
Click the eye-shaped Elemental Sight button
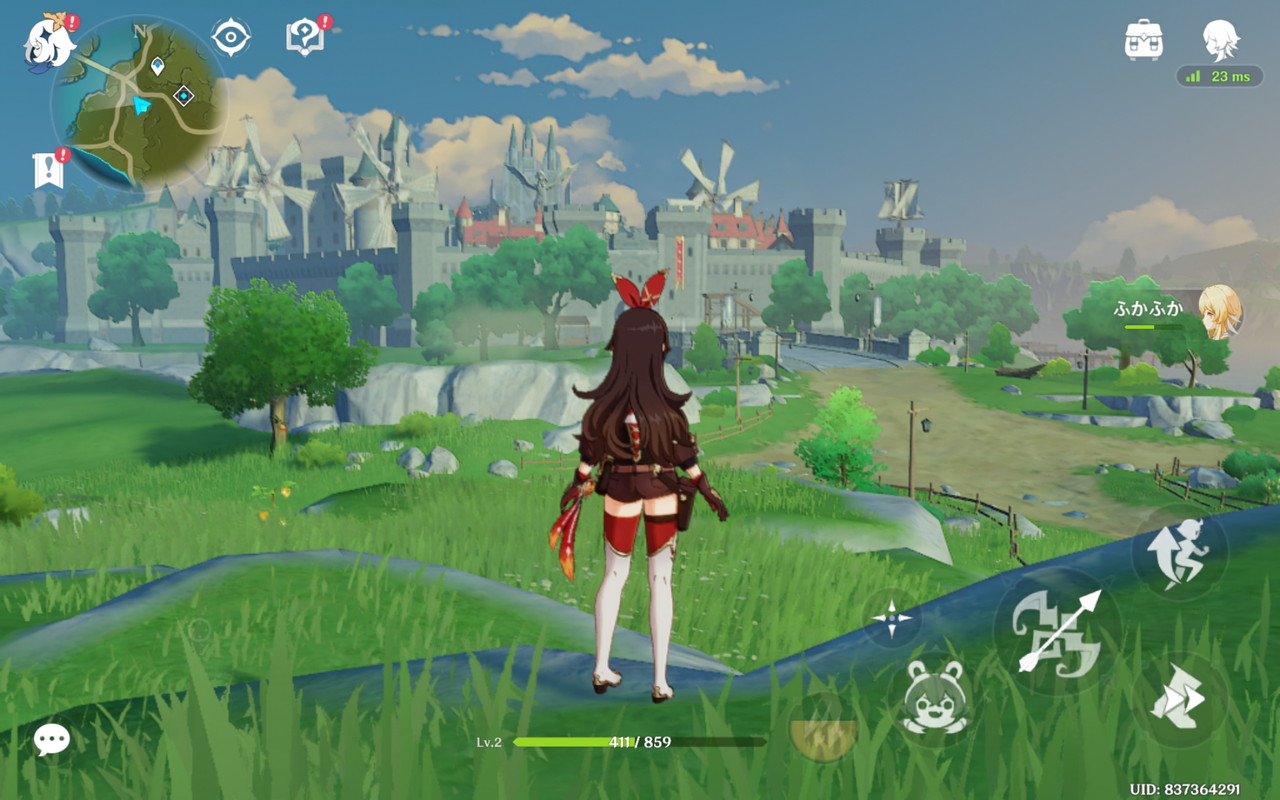[x=231, y=38]
